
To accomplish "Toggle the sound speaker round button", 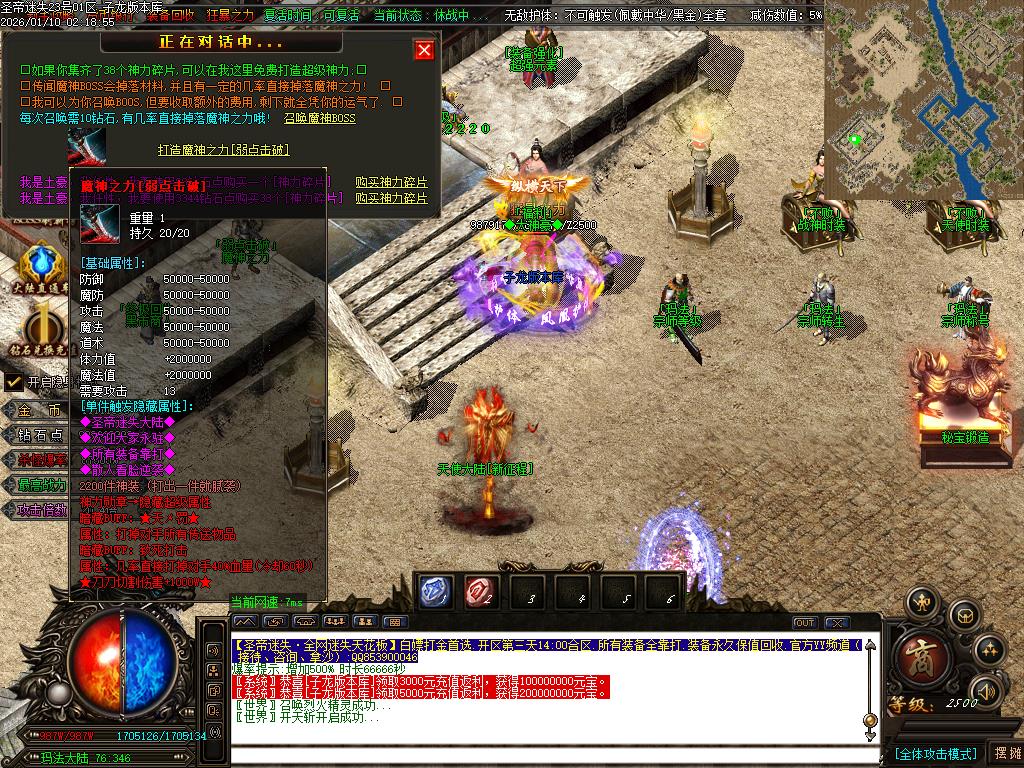I will pyautogui.click(x=987, y=691).
